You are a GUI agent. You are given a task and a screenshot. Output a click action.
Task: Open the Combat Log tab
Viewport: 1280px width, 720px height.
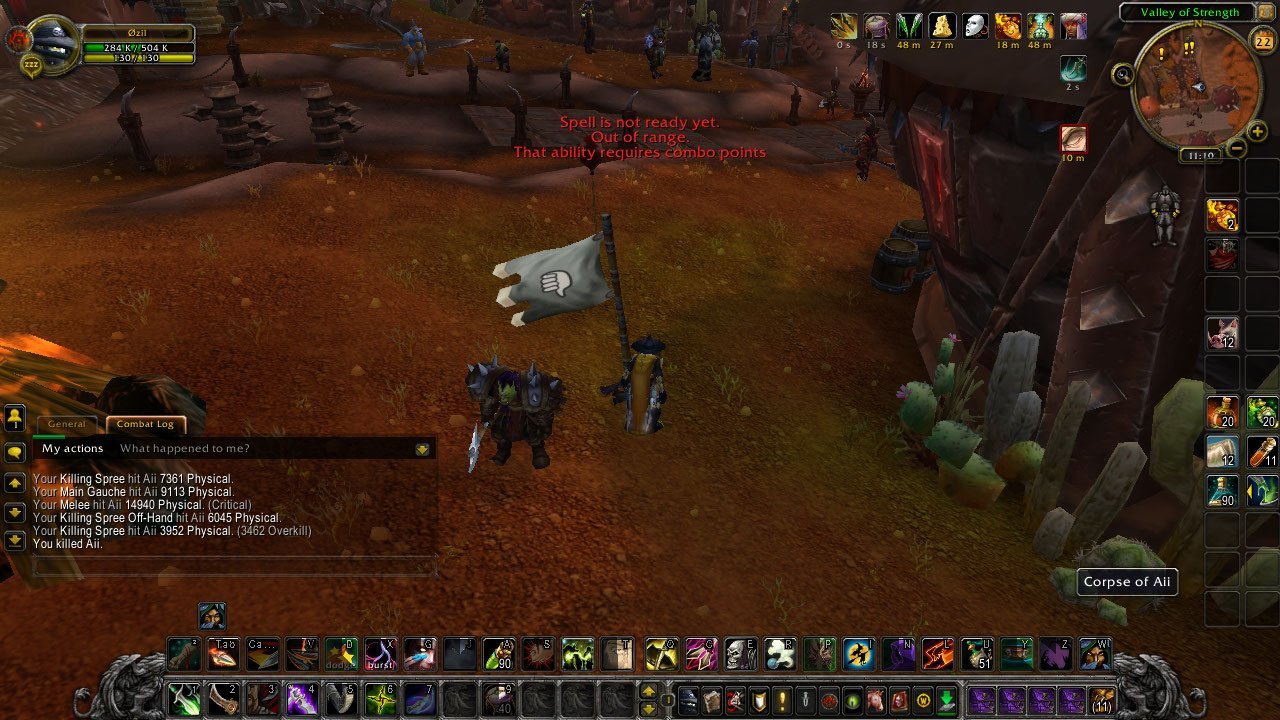click(145, 424)
